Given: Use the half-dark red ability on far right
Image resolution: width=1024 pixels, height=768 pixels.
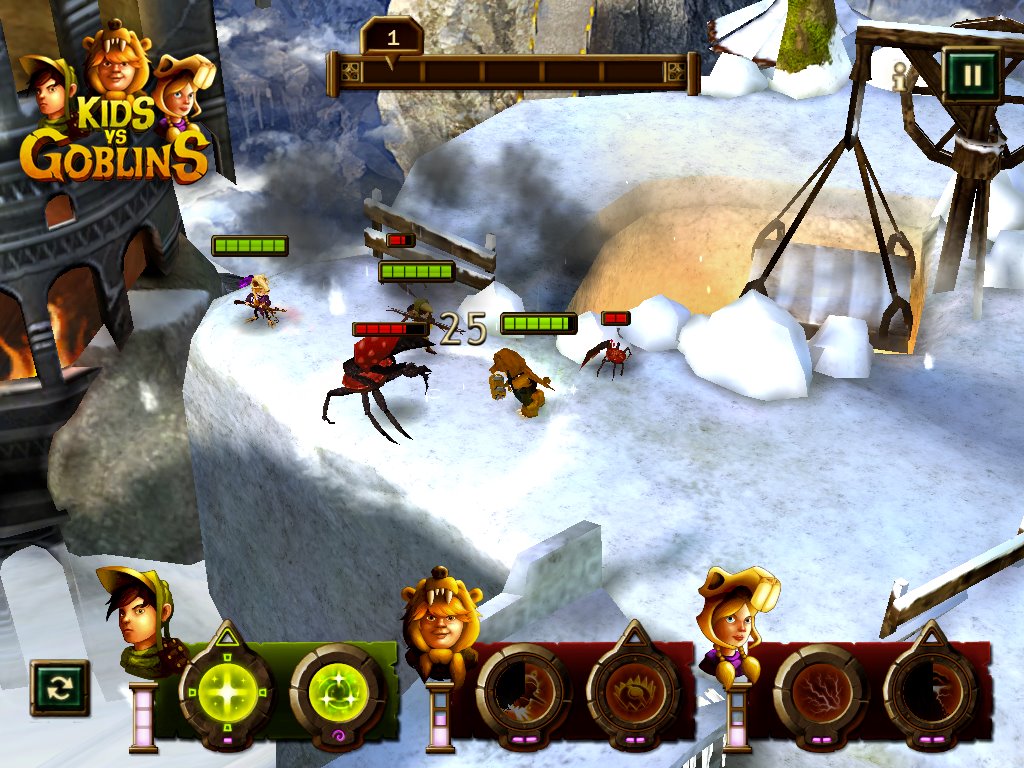Looking at the screenshot, I should (x=930, y=692).
